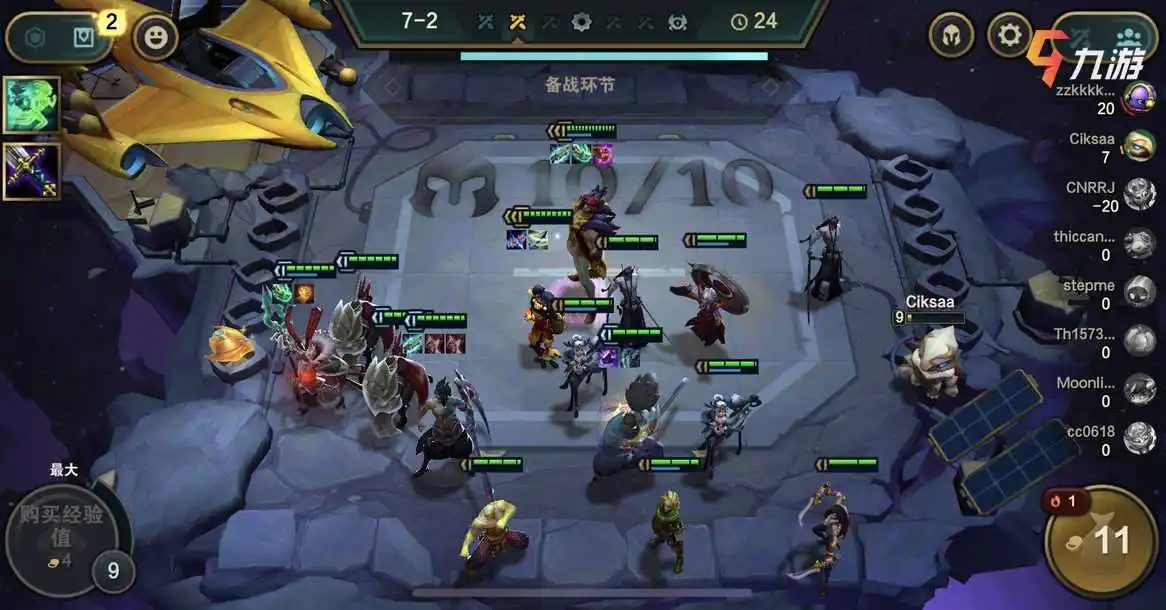Screen dimensions: 1166x610
Task: View Ciksaa's row in player list
Action: [x=1139, y=147]
